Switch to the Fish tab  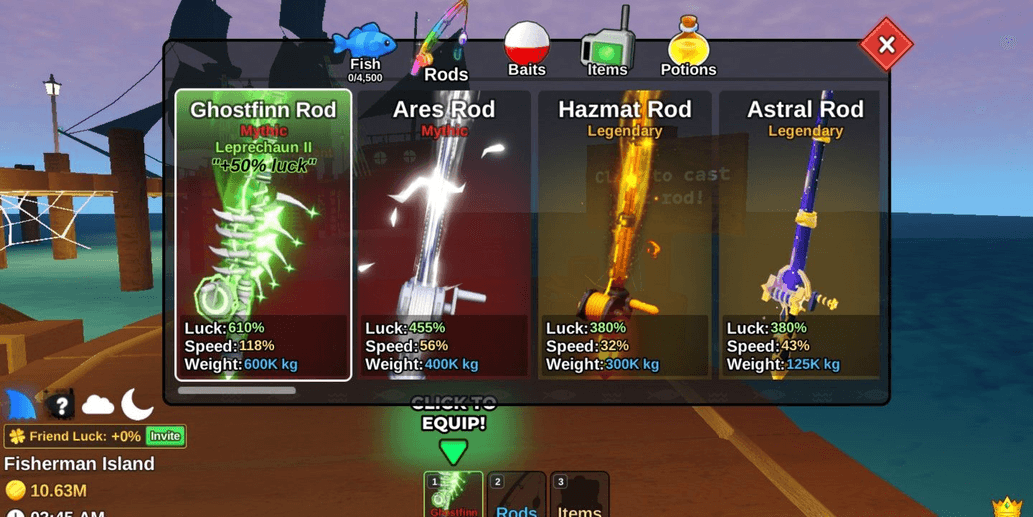pyautogui.click(x=365, y=52)
